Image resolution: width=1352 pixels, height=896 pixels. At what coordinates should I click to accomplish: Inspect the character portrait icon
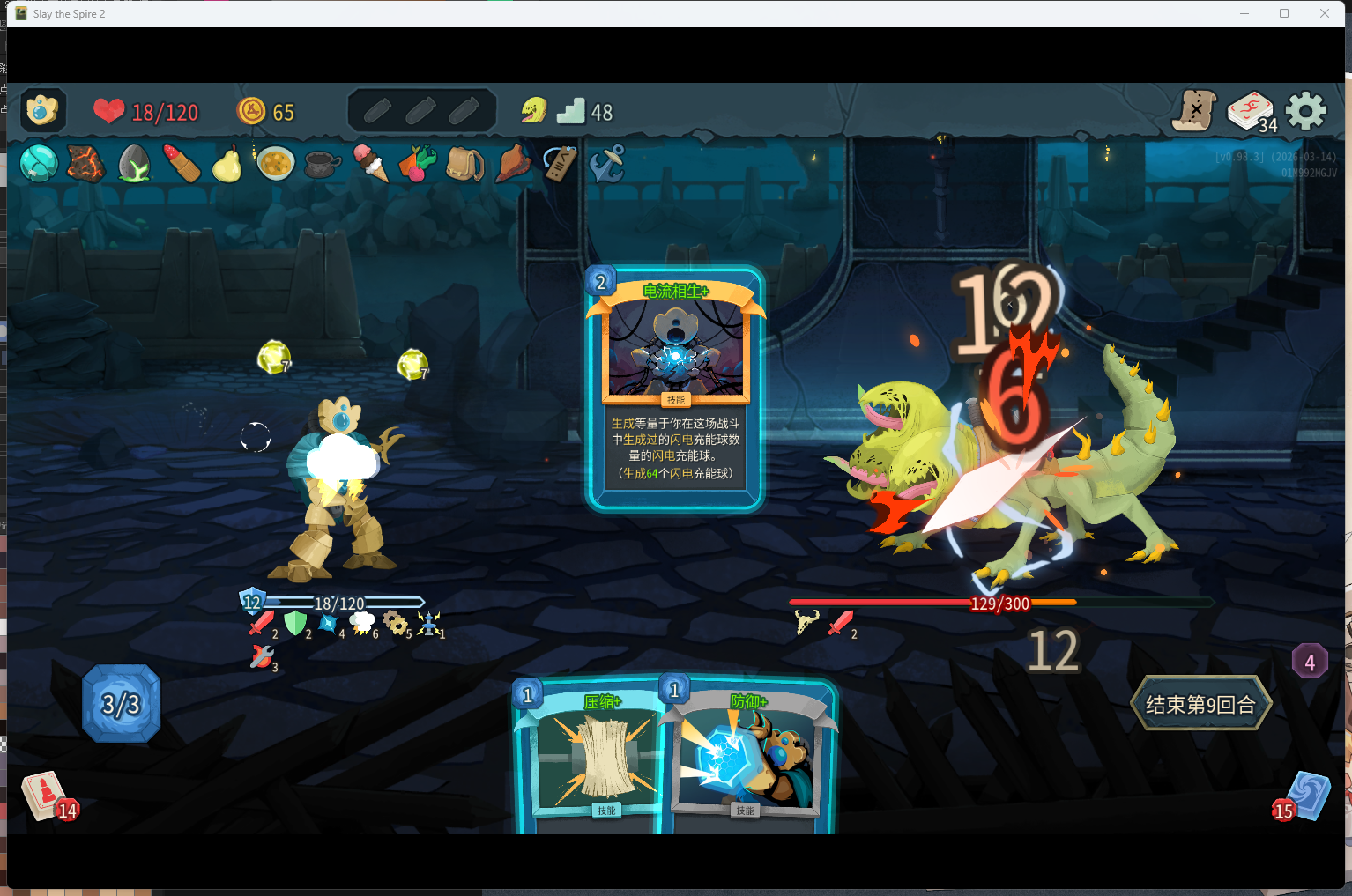pos(42,111)
